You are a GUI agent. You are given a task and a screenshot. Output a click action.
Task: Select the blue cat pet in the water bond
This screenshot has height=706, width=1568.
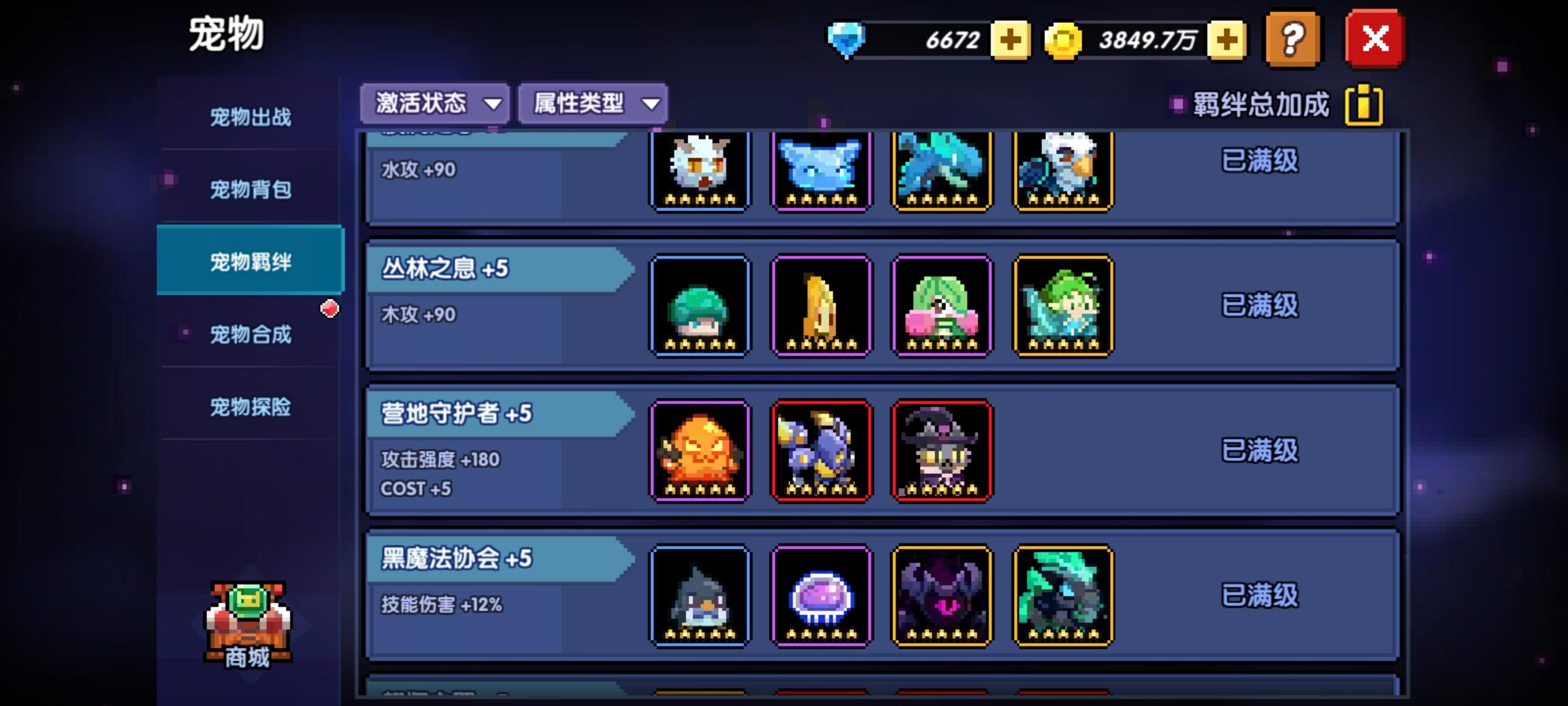click(x=820, y=170)
